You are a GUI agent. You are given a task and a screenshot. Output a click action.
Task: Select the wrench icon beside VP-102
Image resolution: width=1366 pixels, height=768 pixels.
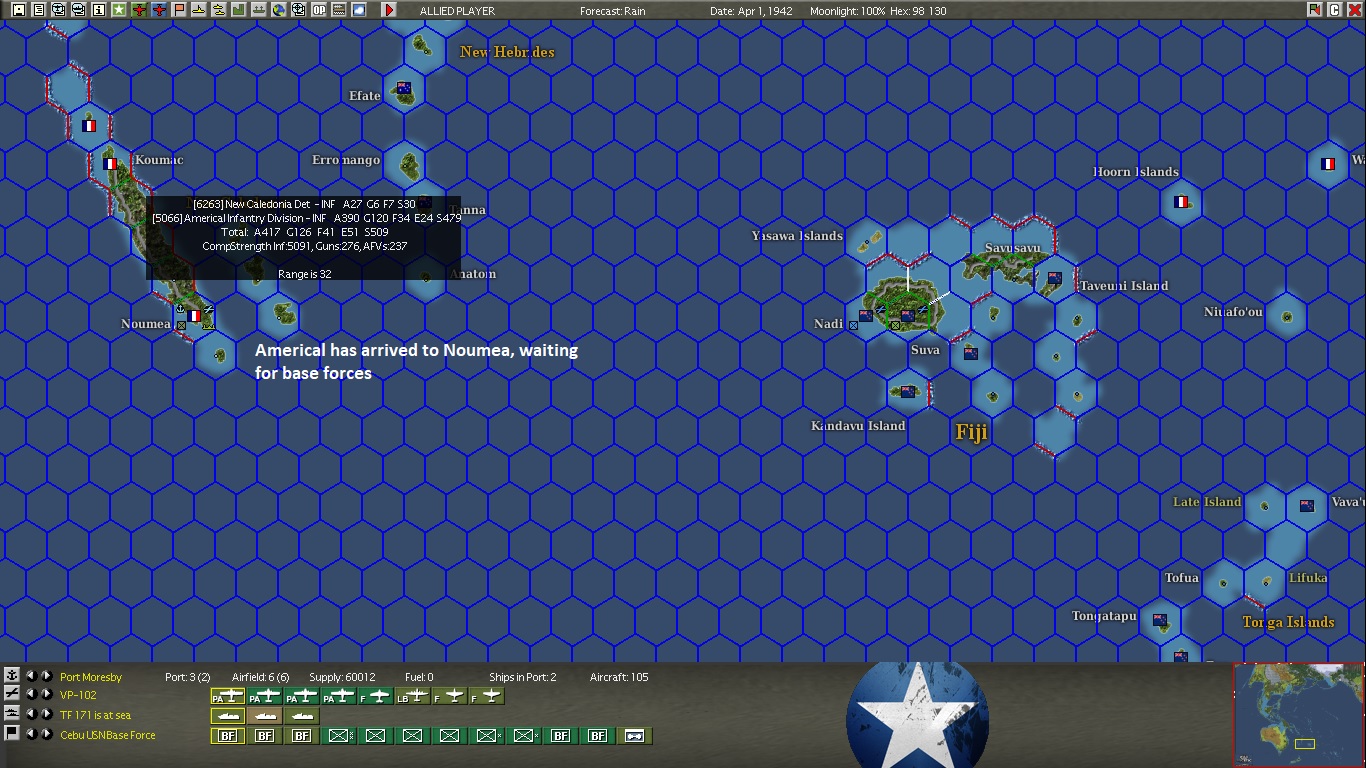pyautogui.click(x=12, y=694)
